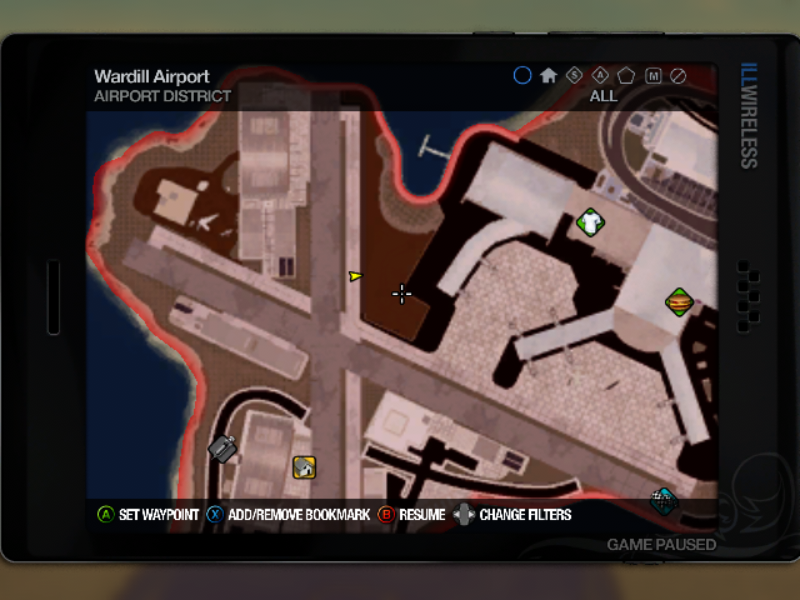
Task: Pick the crossed-out circle filter
Action: pos(678,75)
